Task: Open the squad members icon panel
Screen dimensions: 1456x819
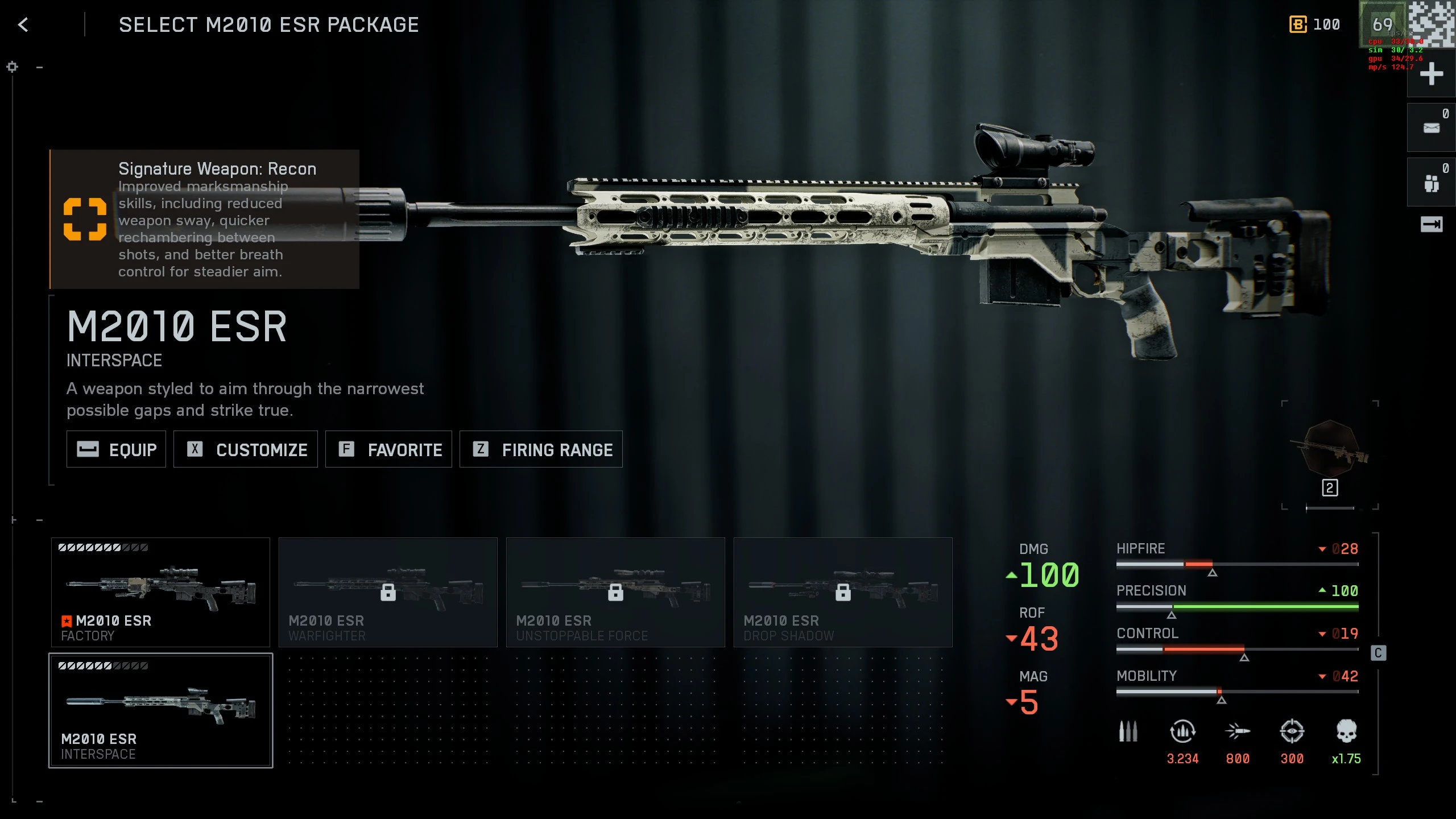Action: point(1431,183)
